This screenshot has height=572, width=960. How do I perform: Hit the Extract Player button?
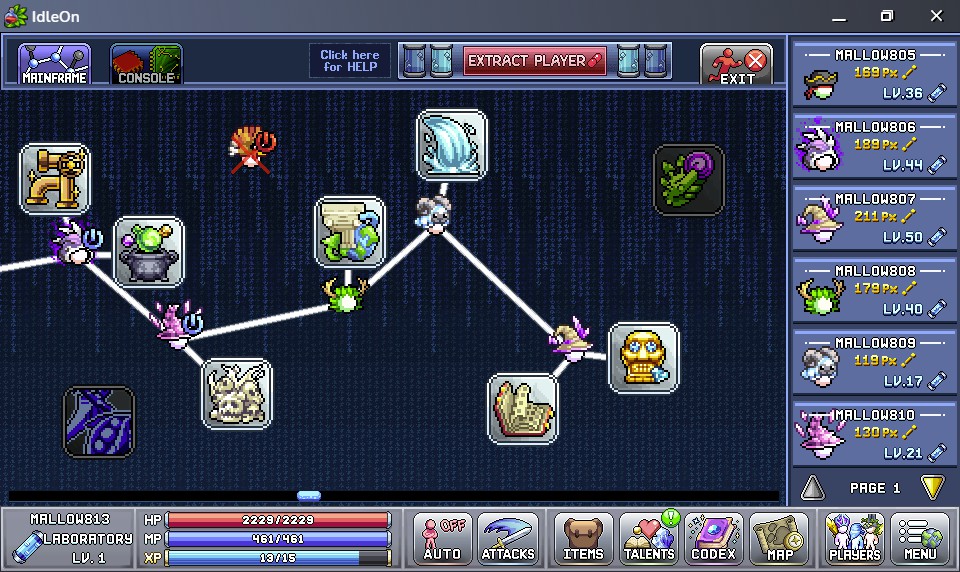[x=535, y=61]
